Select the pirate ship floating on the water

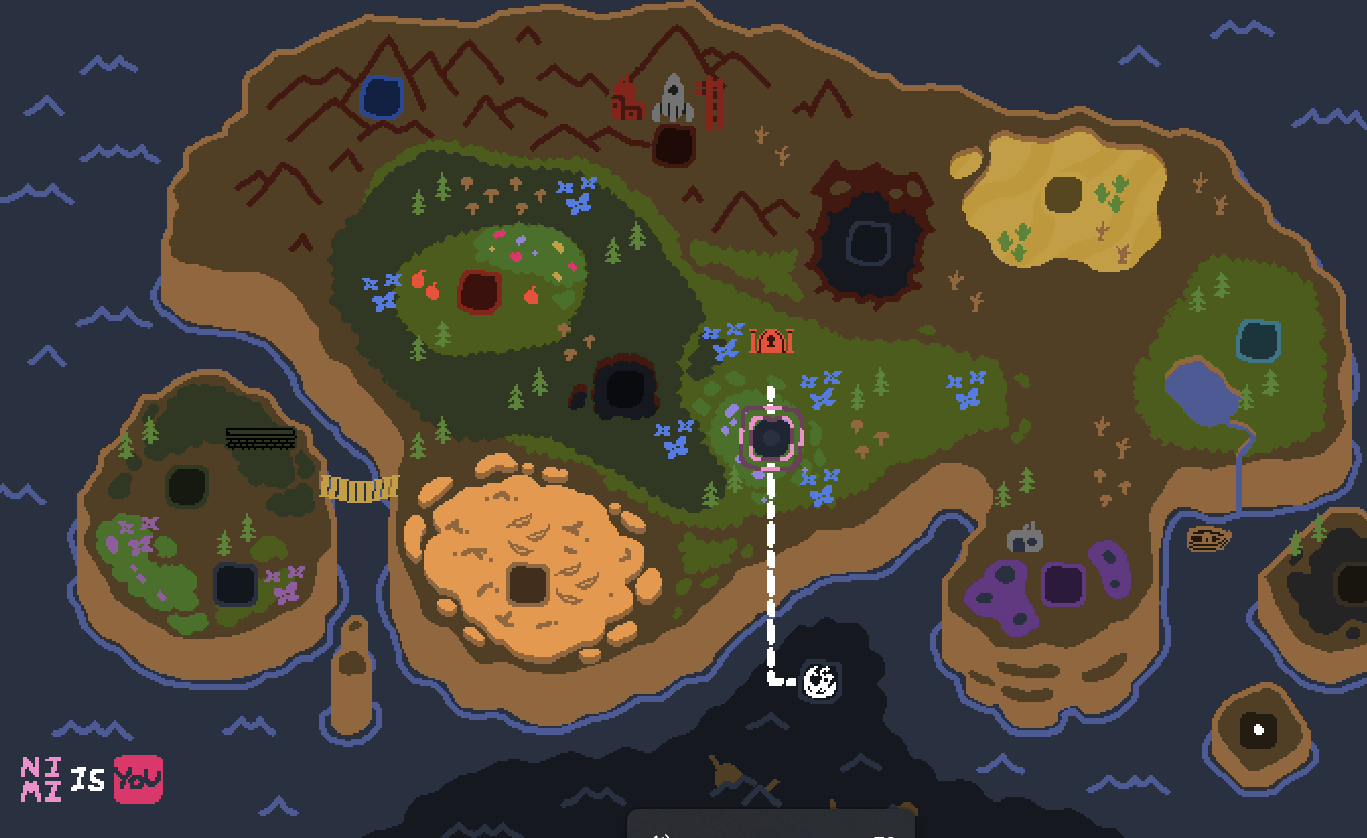(1209, 539)
